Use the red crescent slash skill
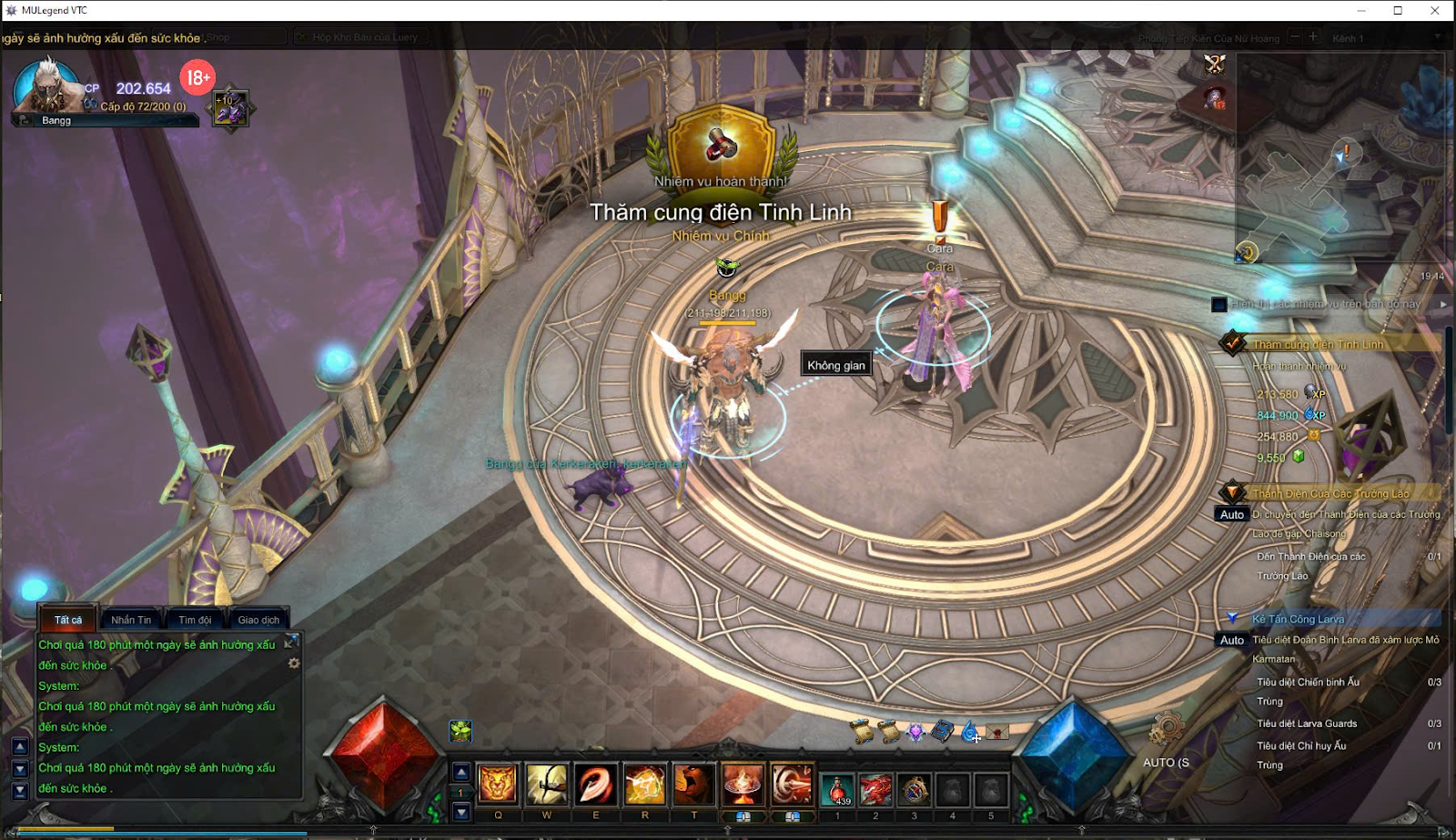1456x840 pixels. pos(595,784)
